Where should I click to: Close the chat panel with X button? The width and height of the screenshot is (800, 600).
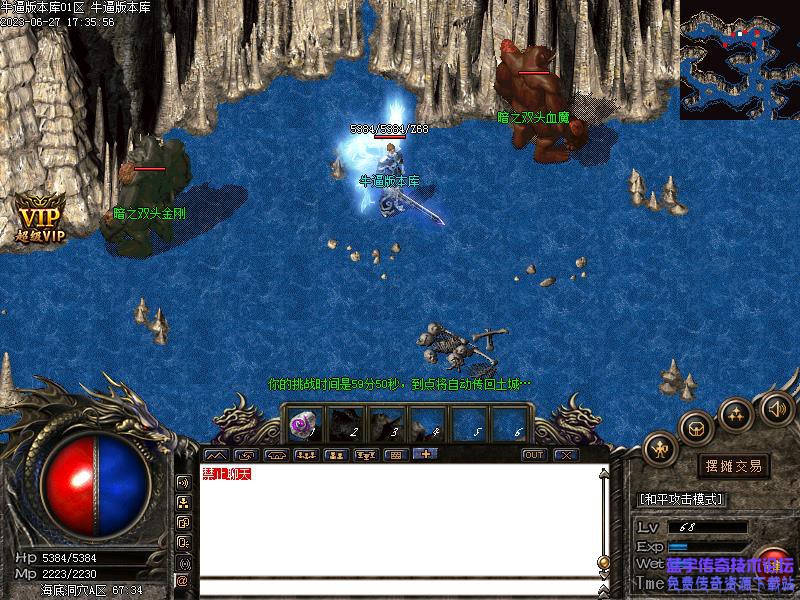click(x=566, y=455)
